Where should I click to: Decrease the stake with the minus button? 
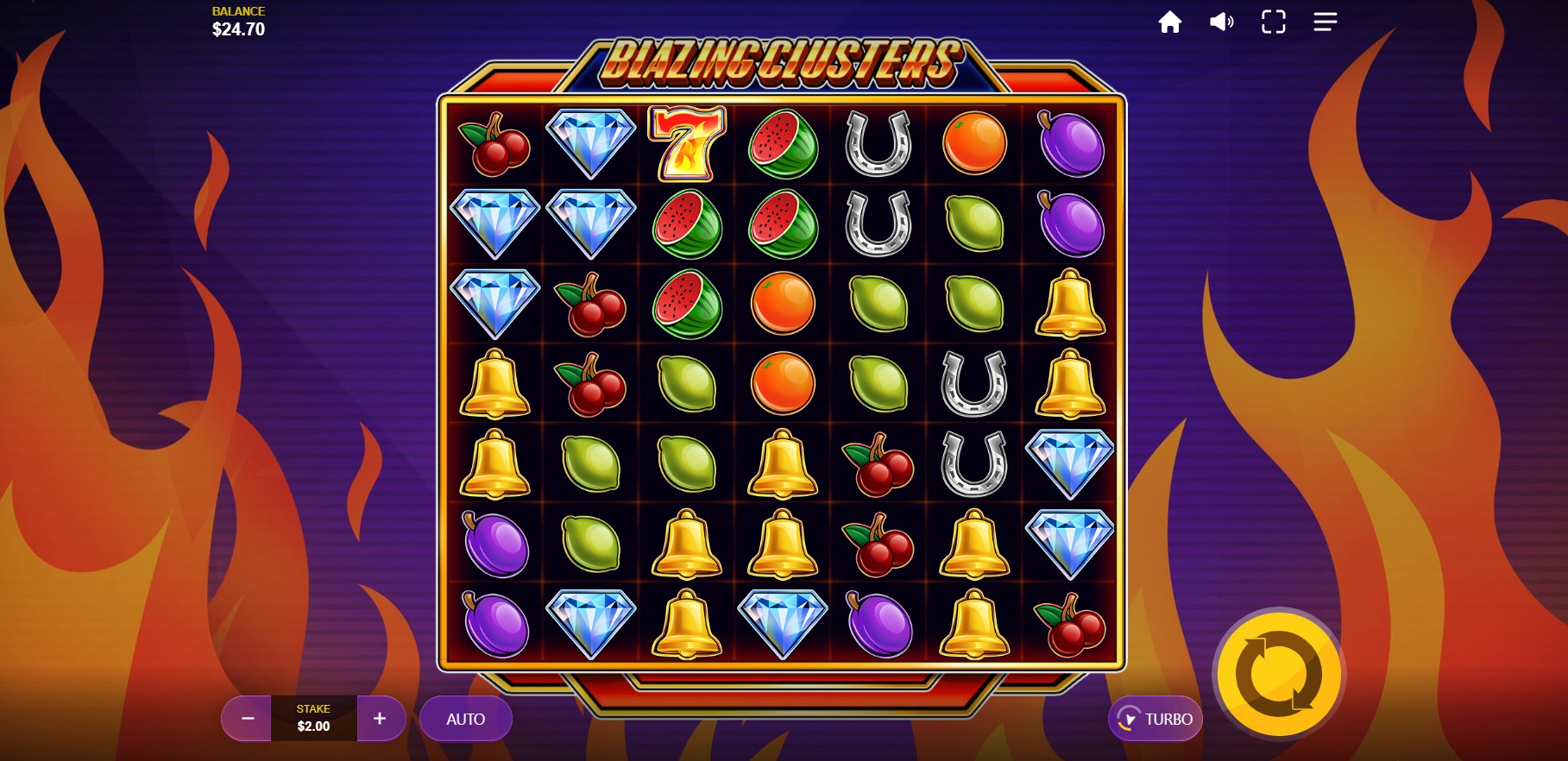coord(247,718)
